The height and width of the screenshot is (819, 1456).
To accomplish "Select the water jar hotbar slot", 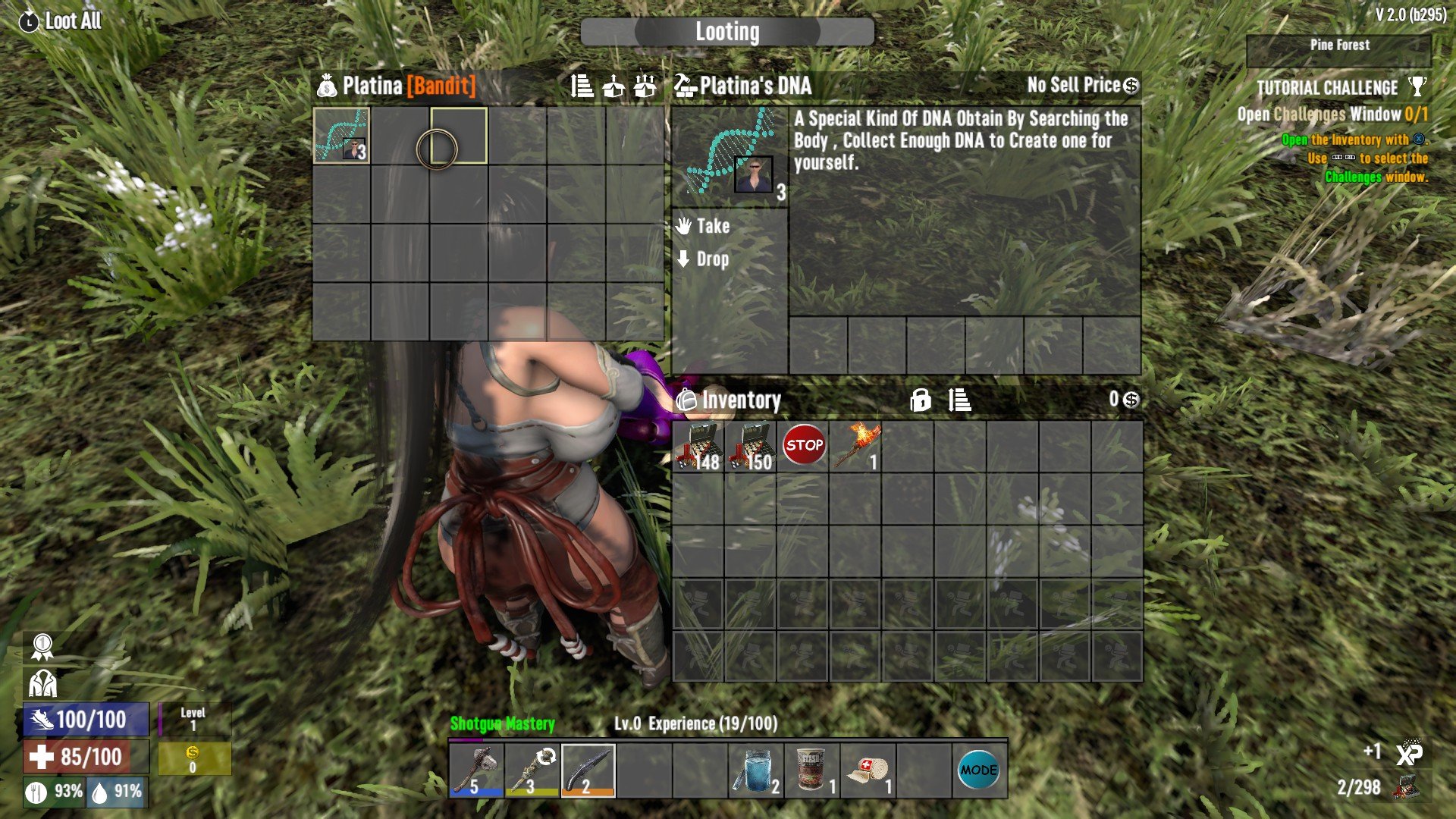I will coord(756,770).
